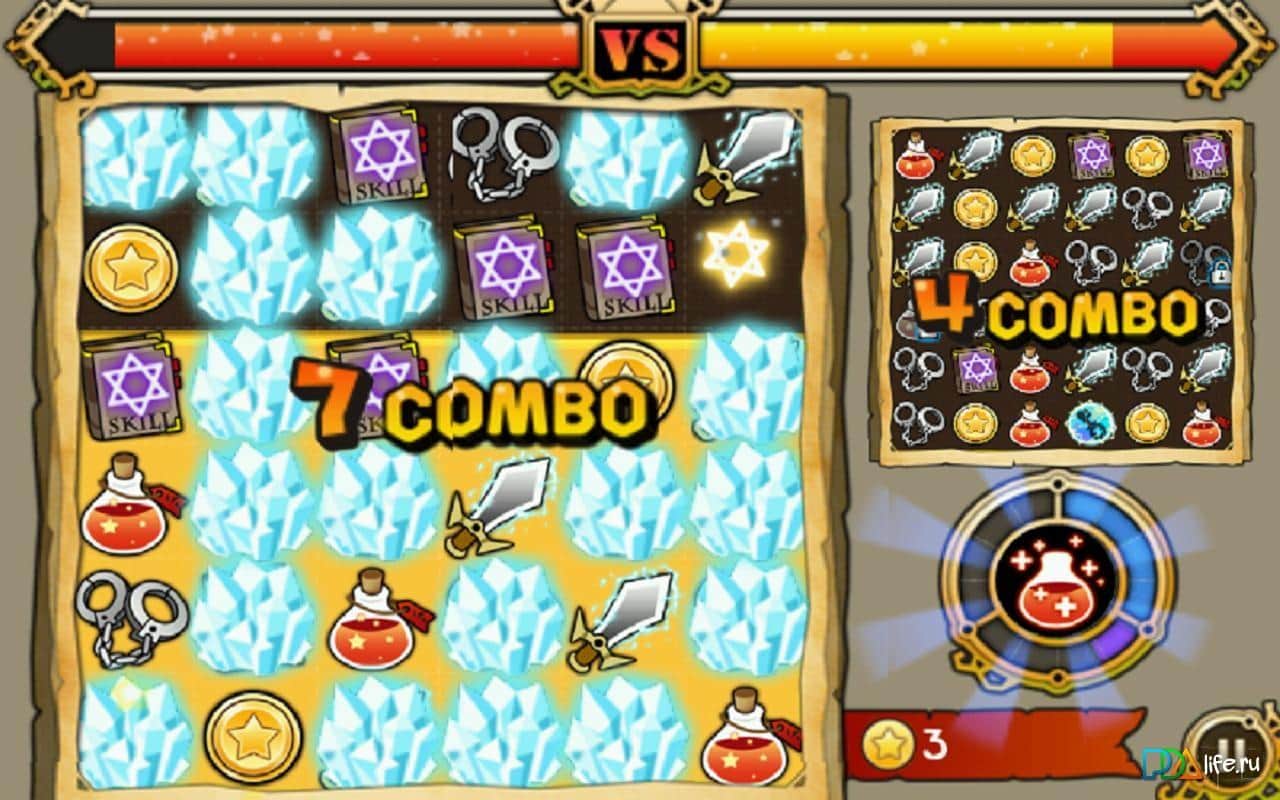
Task: Select the handcuffs tile in the board's top row
Action: (503, 152)
